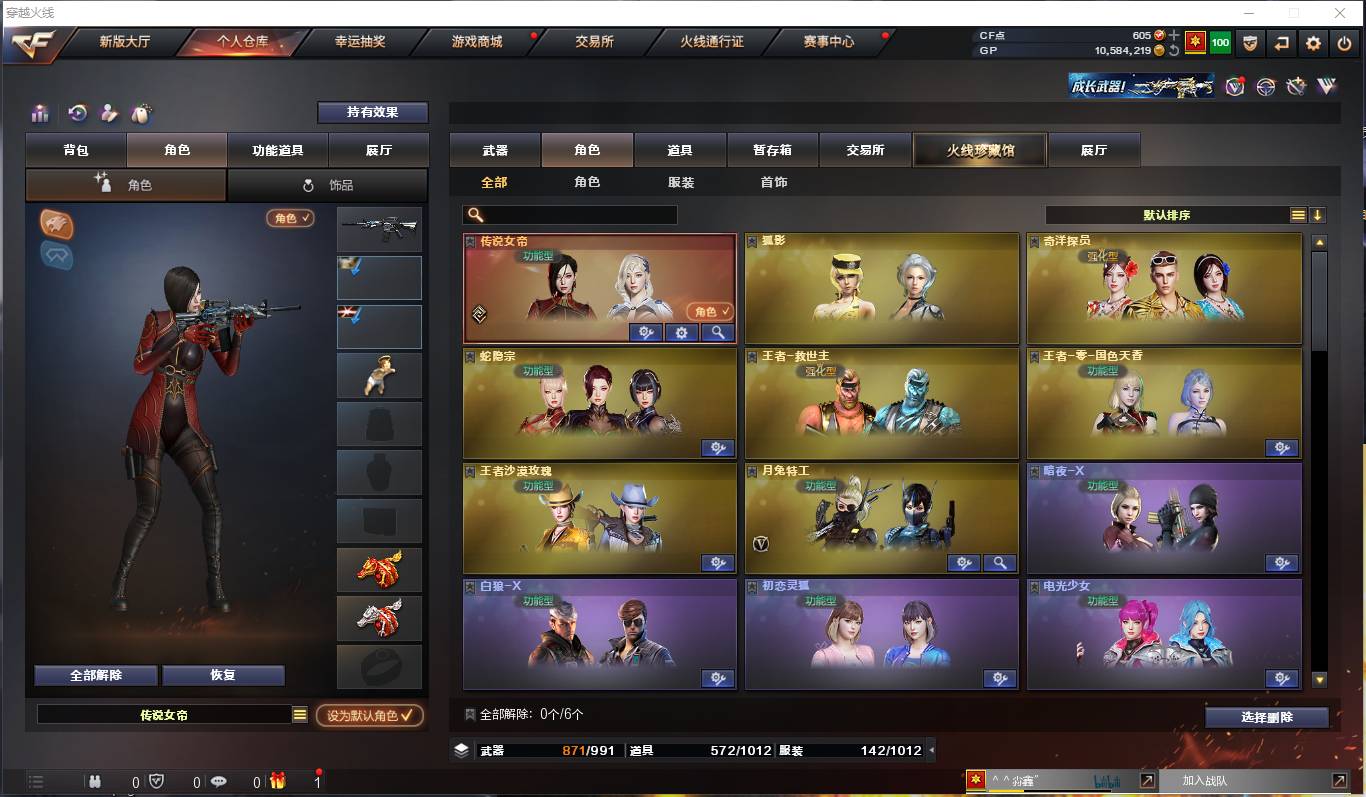Screen dimensions: 1366x797
Task: Open 游戏商城 from the top menu bar
Action: point(475,43)
